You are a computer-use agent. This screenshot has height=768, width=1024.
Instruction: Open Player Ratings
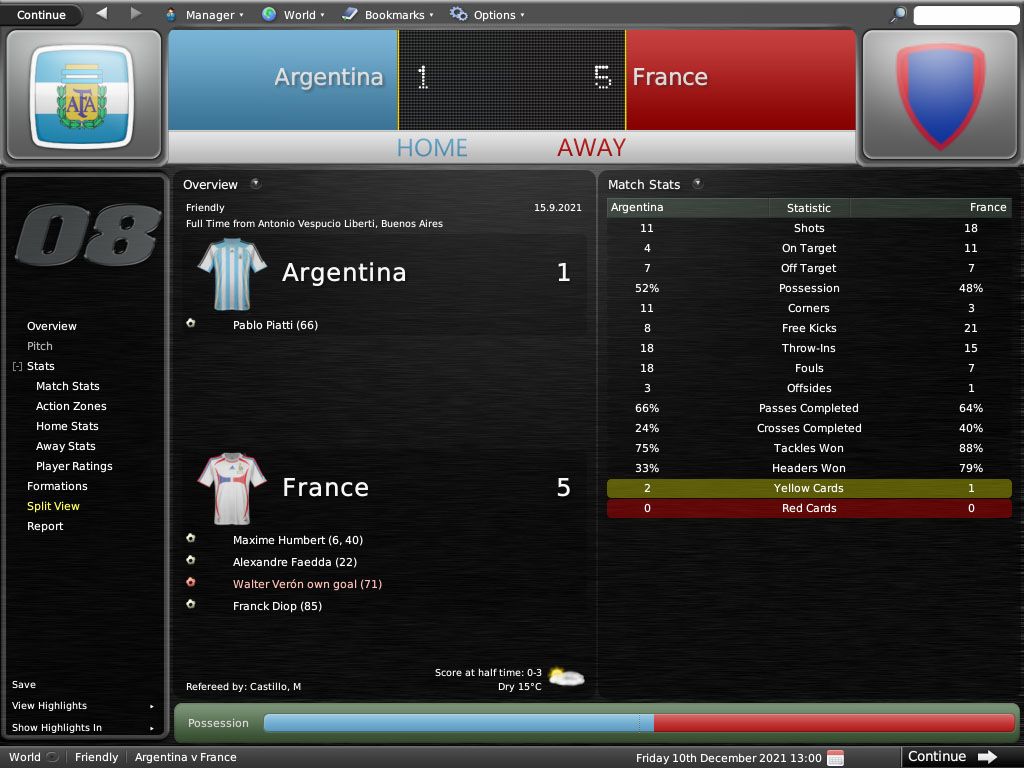74,466
